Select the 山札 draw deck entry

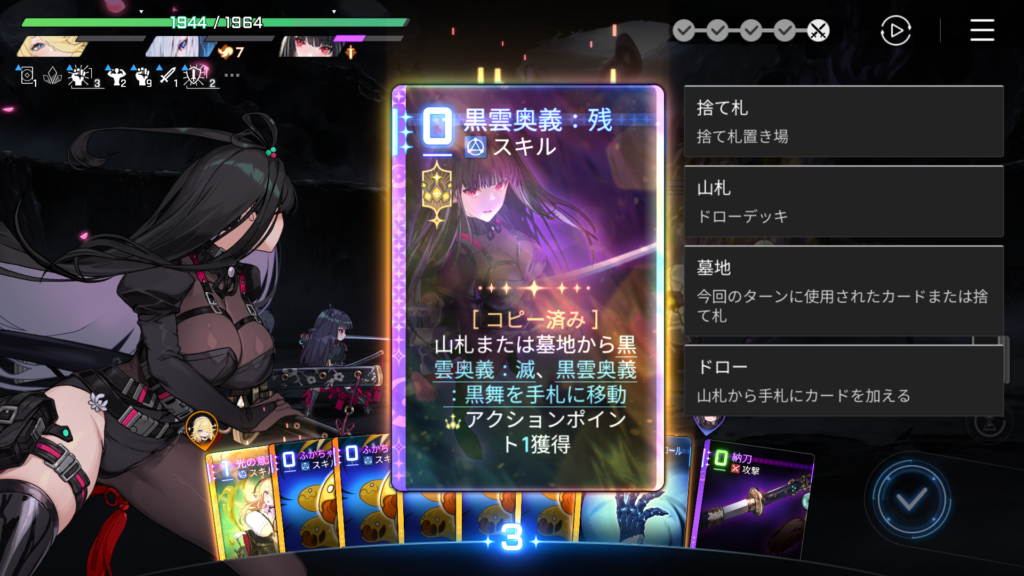click(843, 201)
